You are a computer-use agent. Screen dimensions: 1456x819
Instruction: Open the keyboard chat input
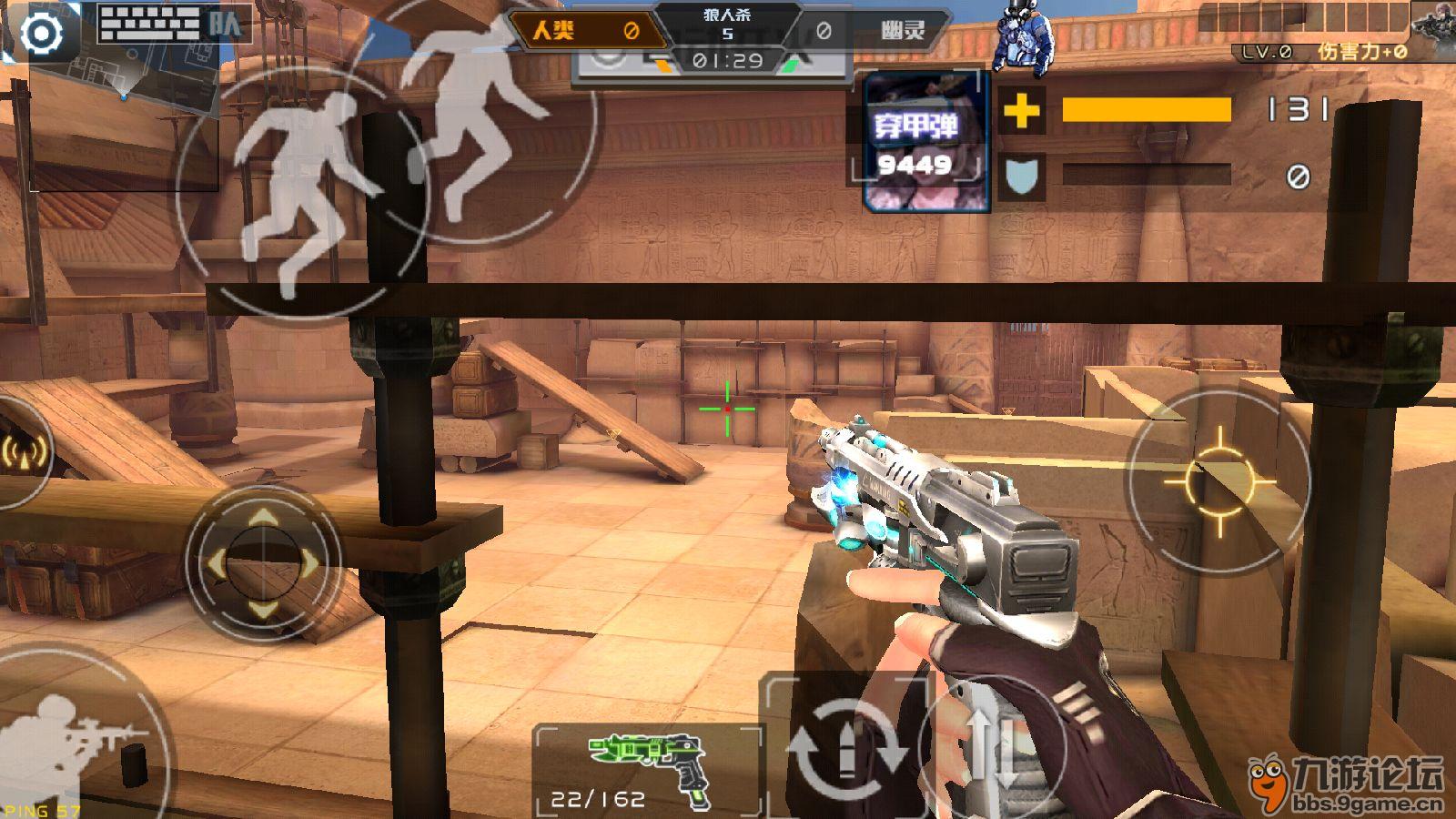click(x=149, y=24)
